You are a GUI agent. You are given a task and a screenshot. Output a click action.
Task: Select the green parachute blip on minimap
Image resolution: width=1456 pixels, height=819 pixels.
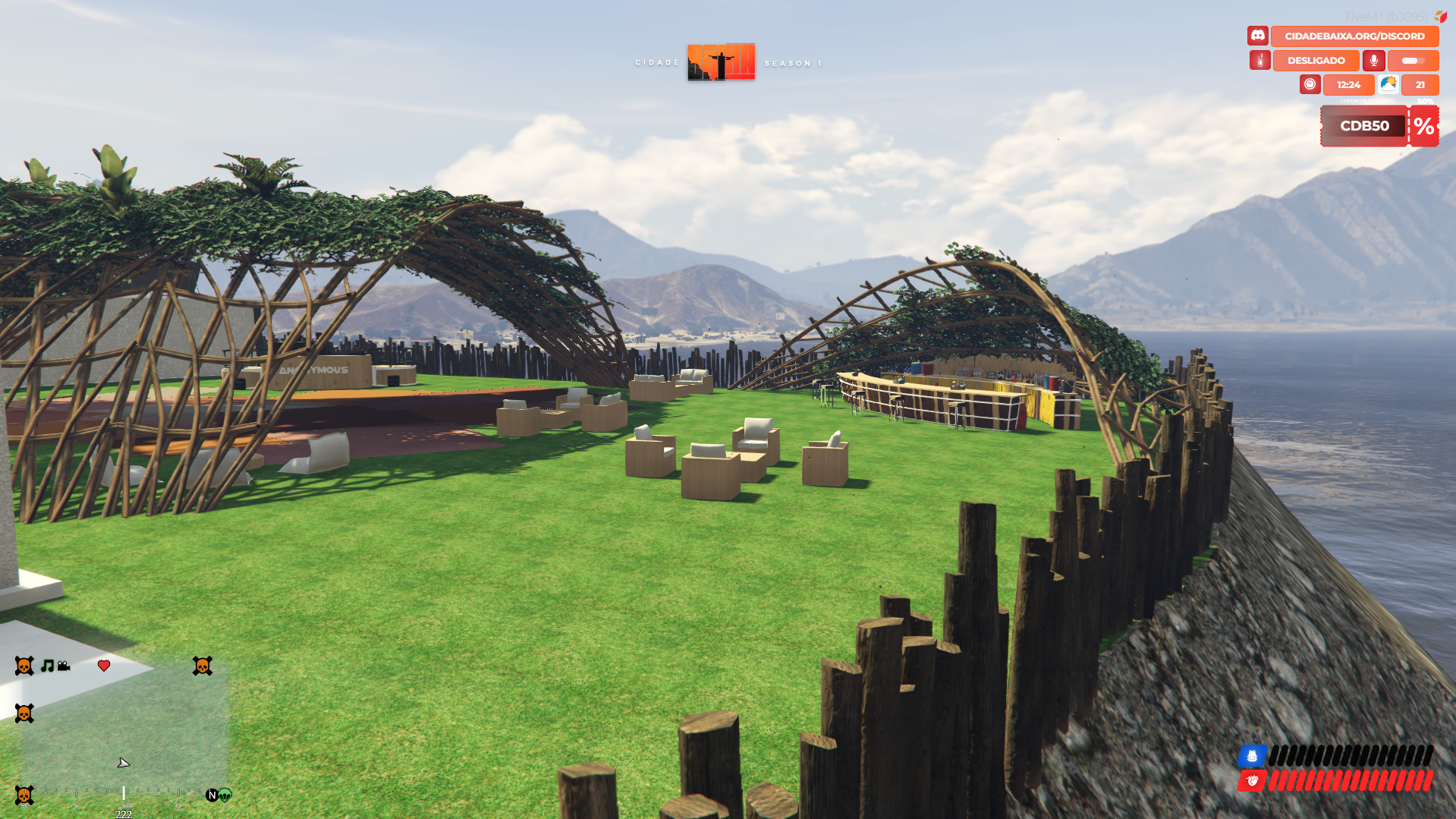point(225,795)
